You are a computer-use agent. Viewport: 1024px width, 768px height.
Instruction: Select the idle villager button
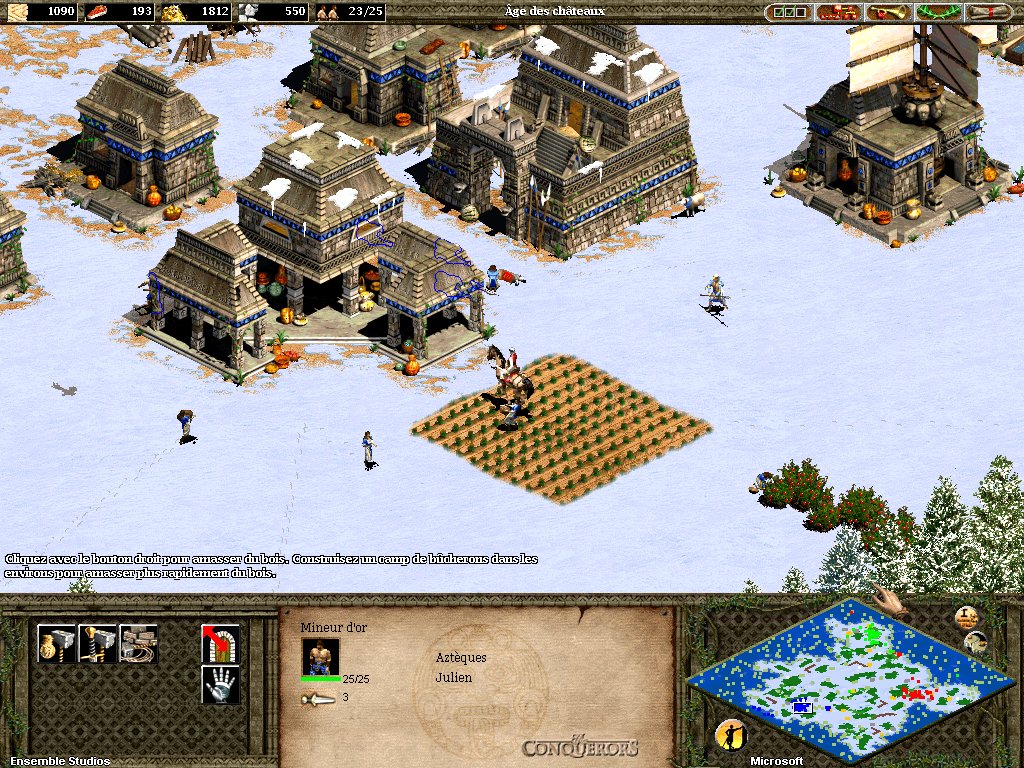coord(731,735)
